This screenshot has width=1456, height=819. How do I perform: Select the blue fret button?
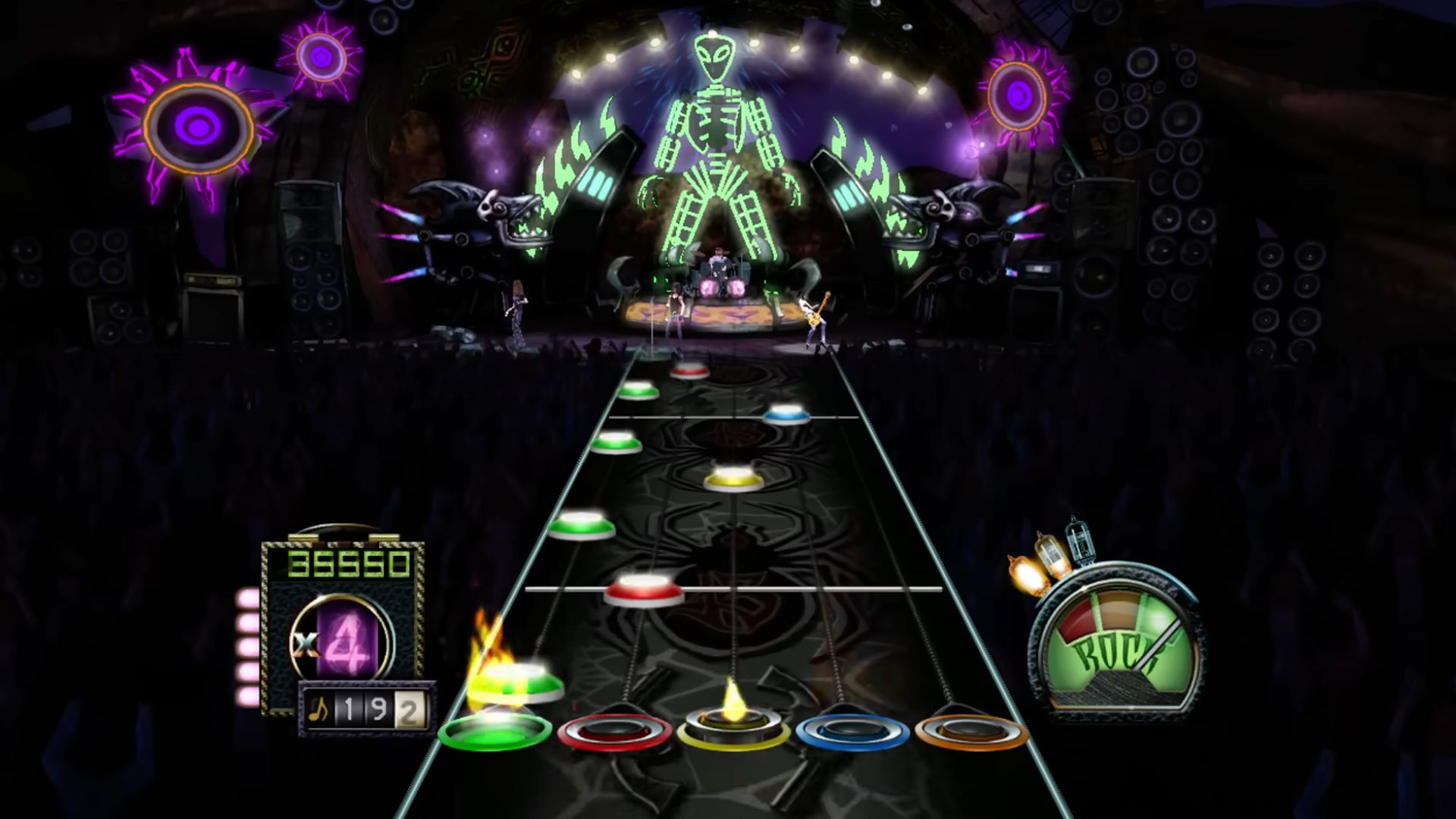(852, 732)
